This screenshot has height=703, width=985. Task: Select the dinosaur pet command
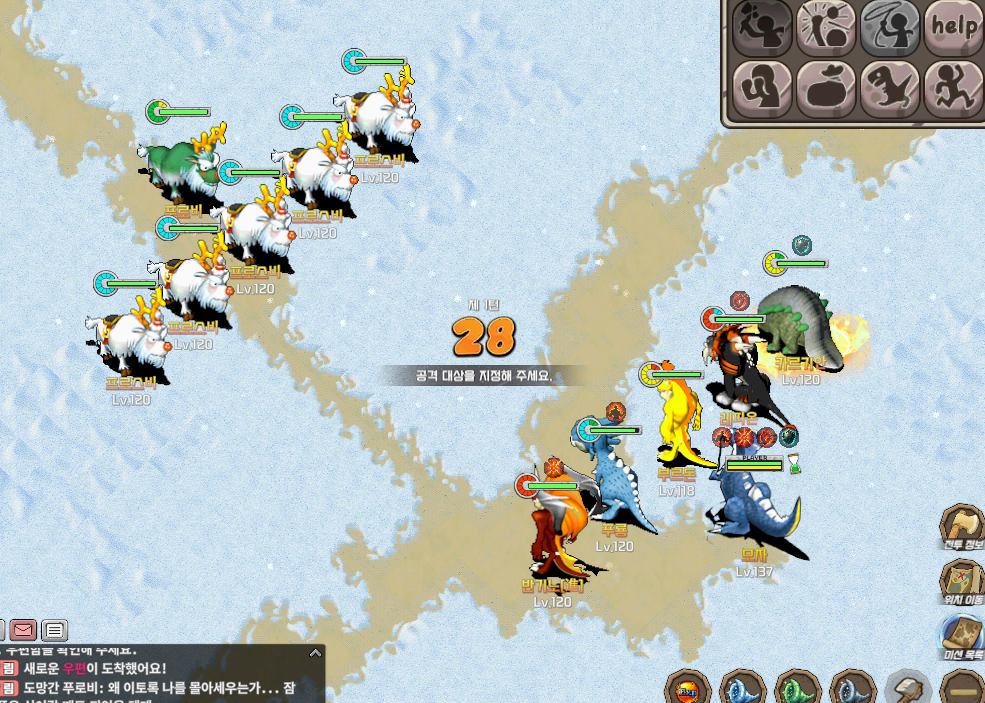click(890, 89)
